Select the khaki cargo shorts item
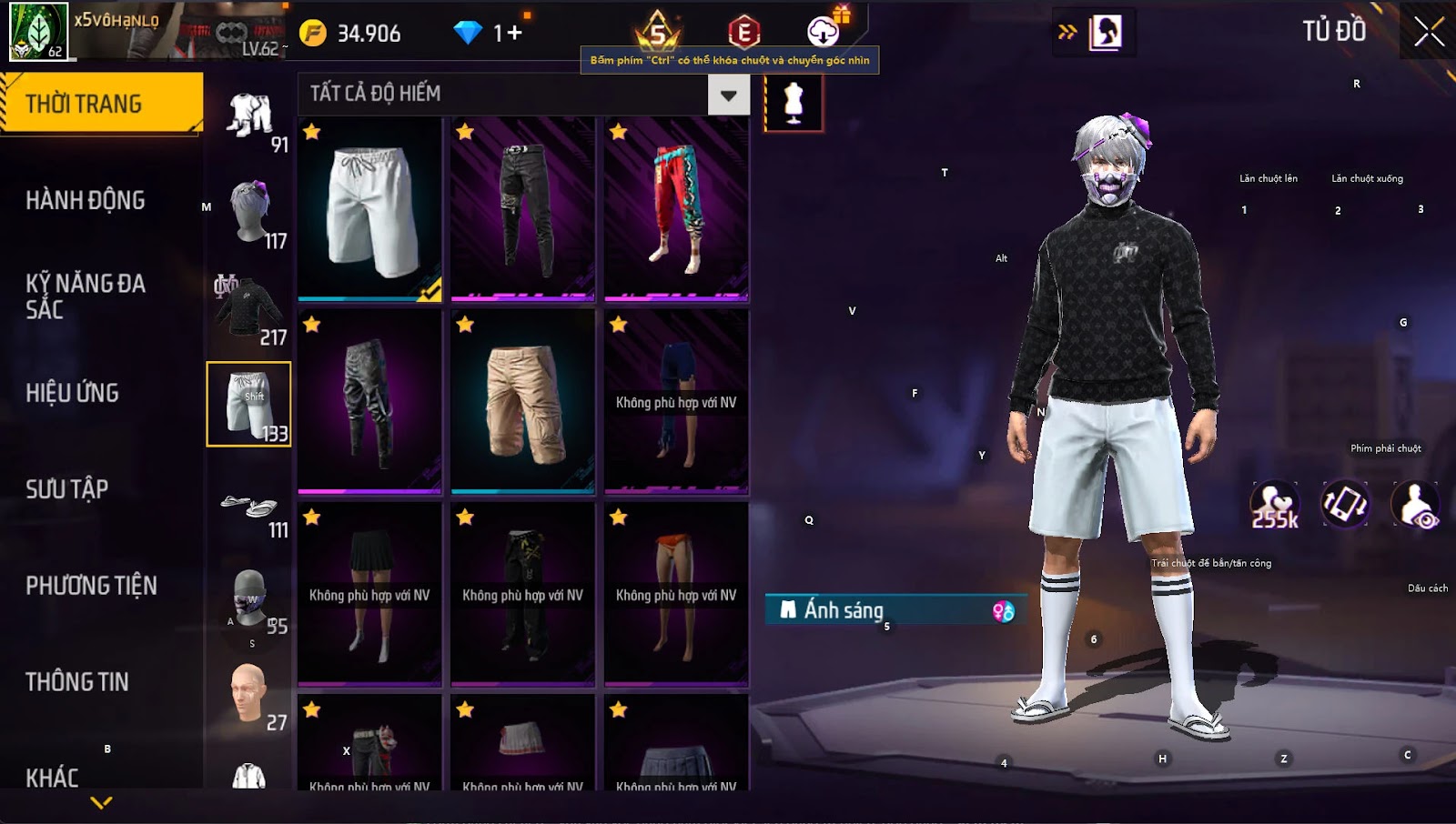 (523, 402)
